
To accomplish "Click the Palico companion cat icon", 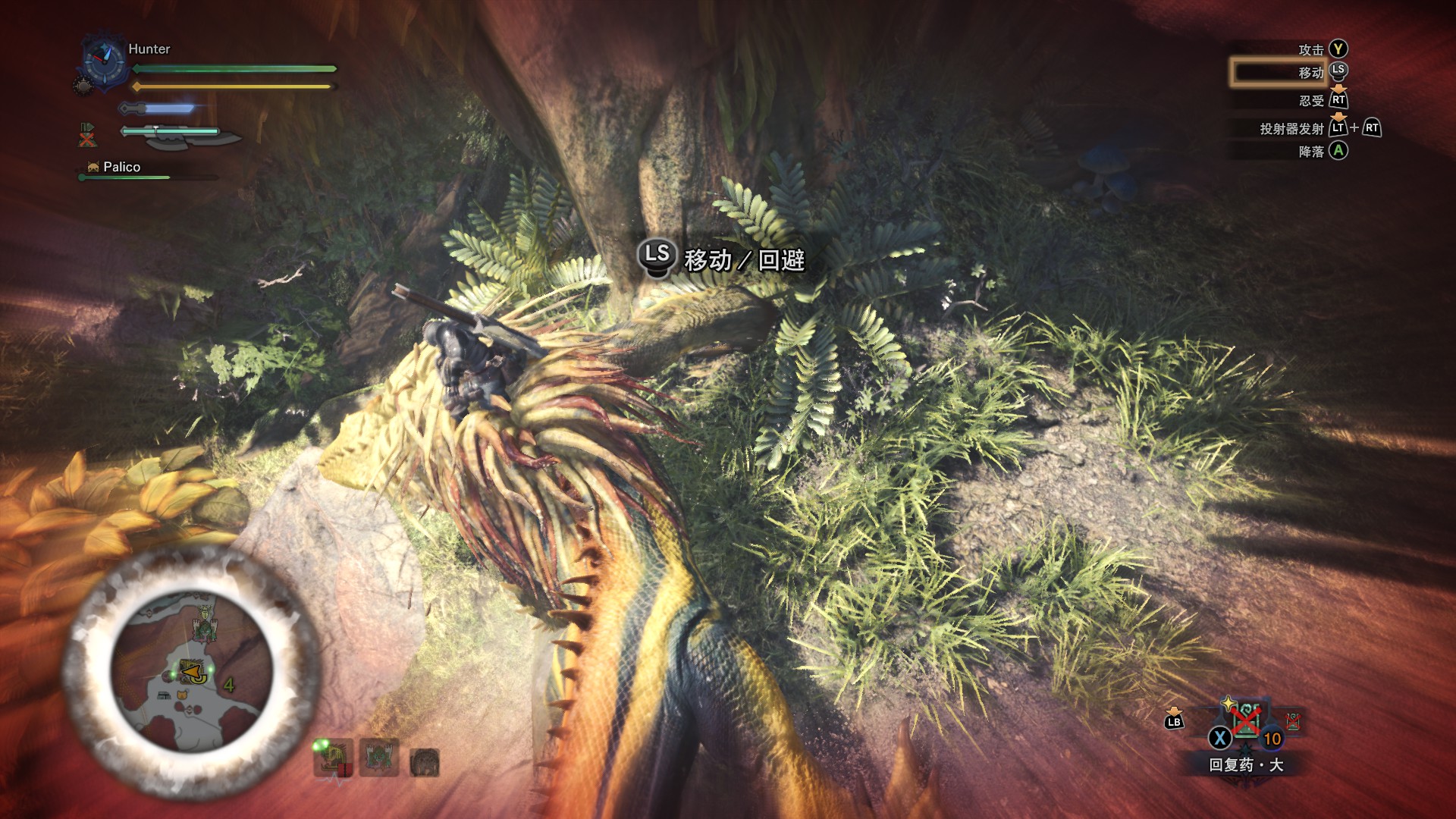I will coord(93,168).
